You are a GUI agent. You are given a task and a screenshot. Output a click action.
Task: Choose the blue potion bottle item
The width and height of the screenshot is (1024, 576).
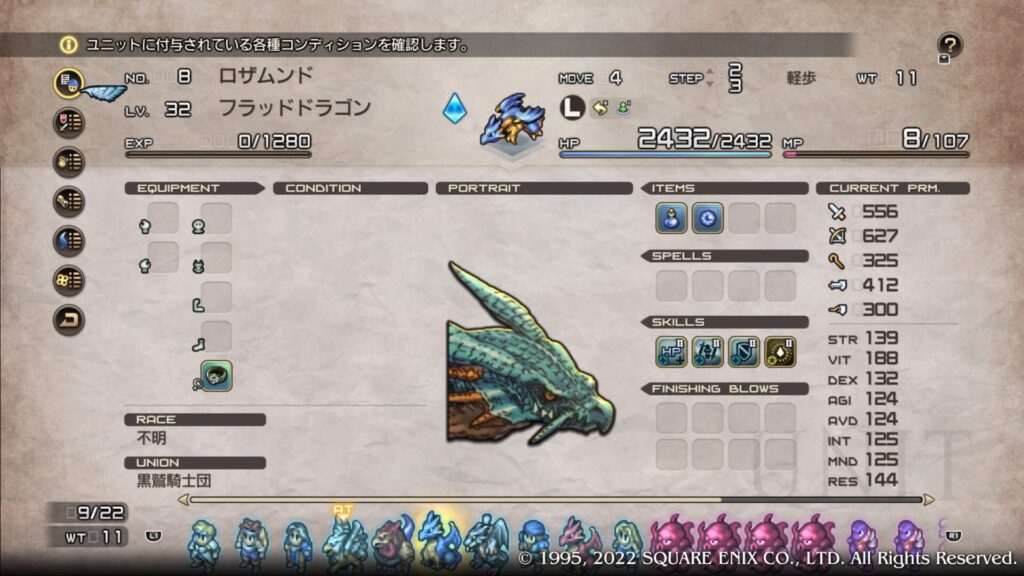[x=671, y=217]
